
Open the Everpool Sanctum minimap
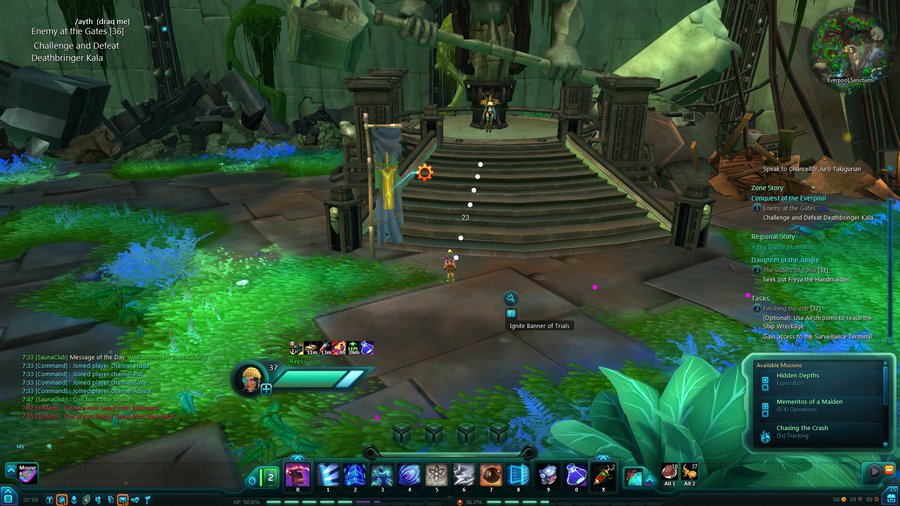click(849, 43)
